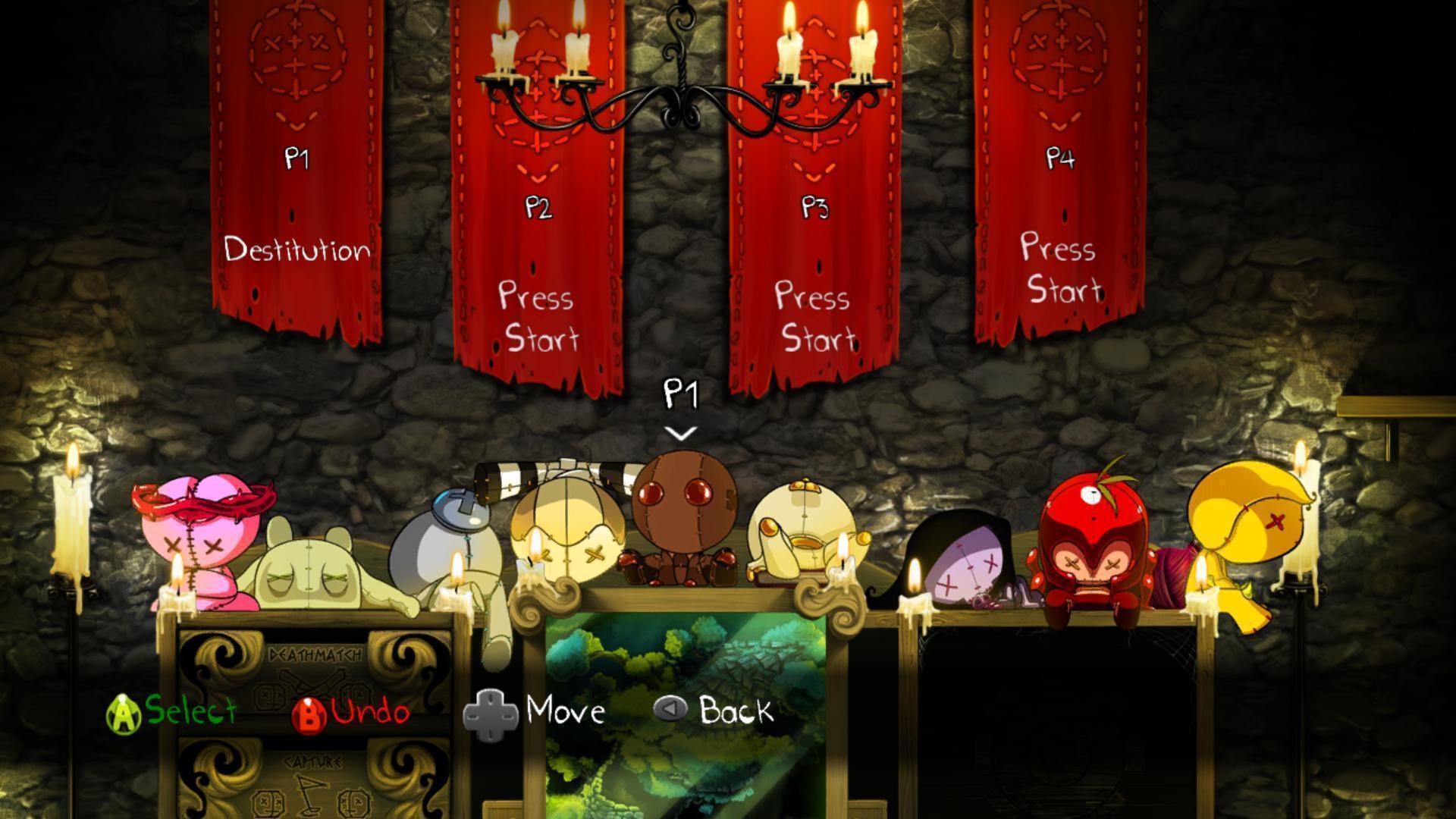Pick the cream doll wearing a yellow cap
The width and height of the screenshot is (1456, 819).
(x=804, y=531)
